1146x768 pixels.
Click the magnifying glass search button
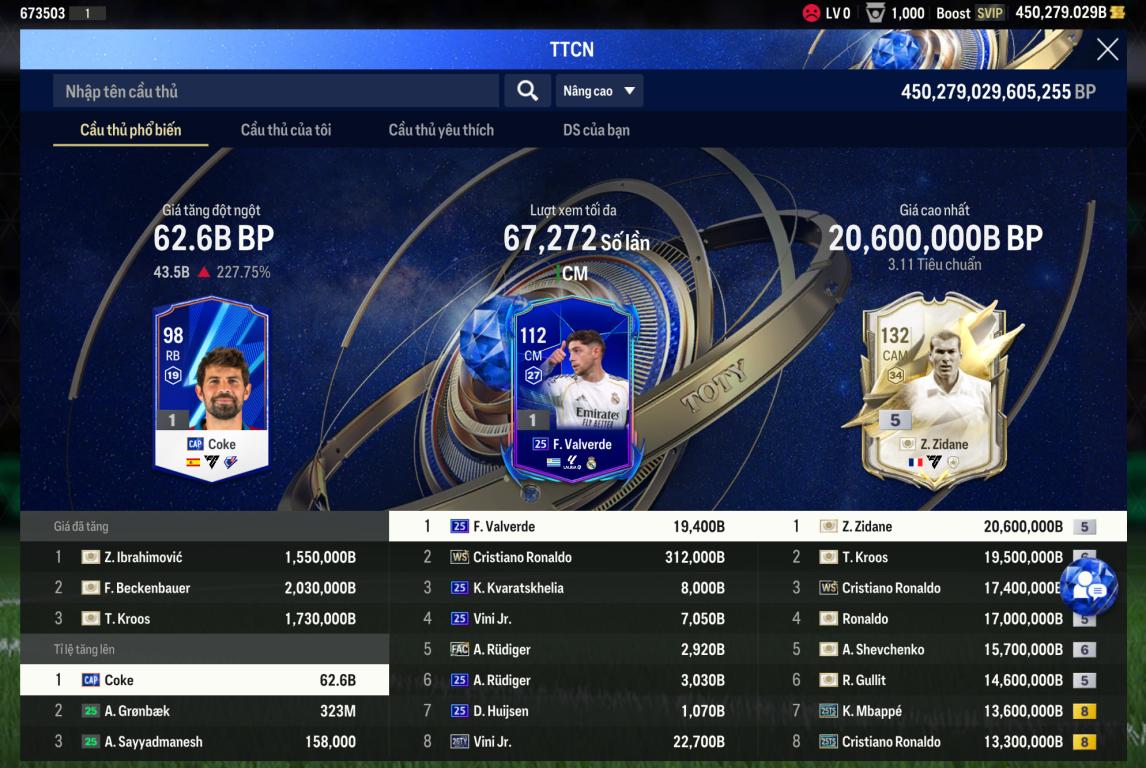click(527, 91)
